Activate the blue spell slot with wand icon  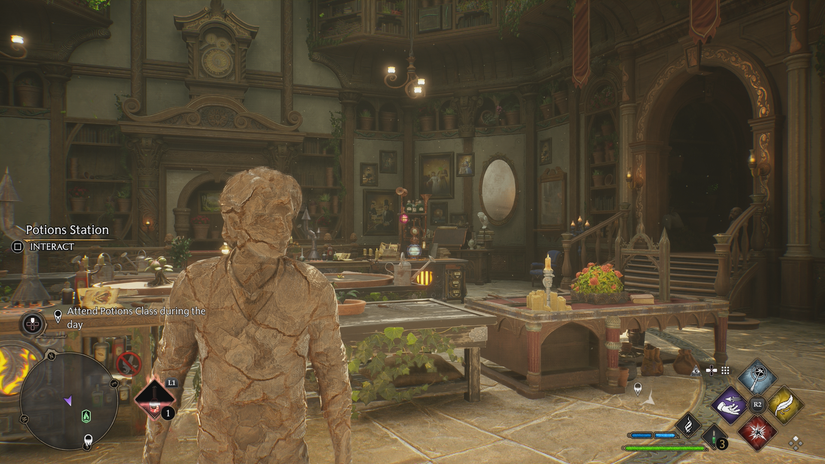coord(756,377)
